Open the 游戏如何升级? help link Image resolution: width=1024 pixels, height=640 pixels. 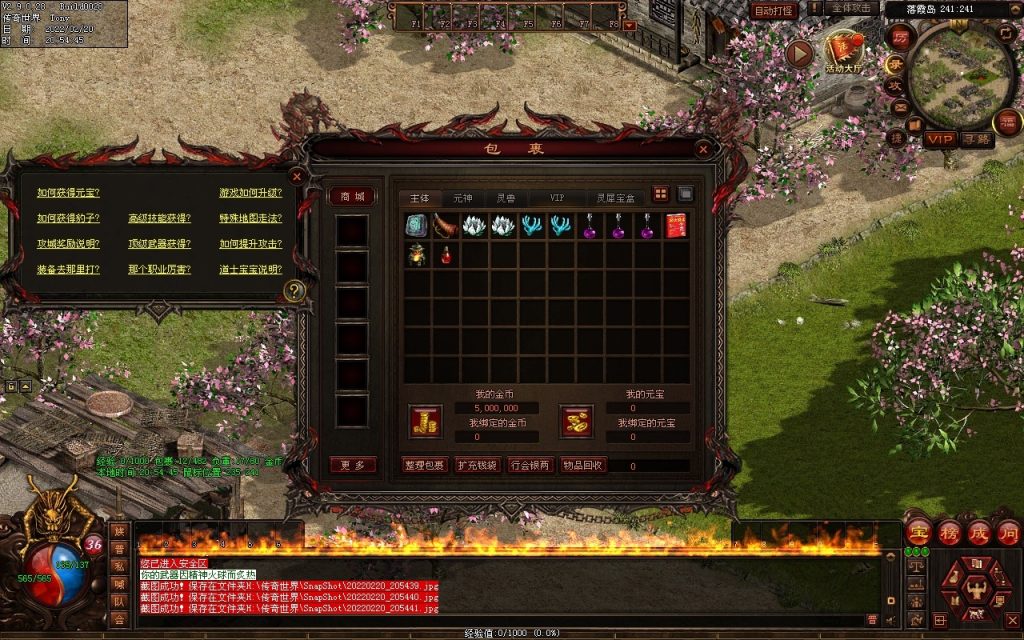[250, 192]
